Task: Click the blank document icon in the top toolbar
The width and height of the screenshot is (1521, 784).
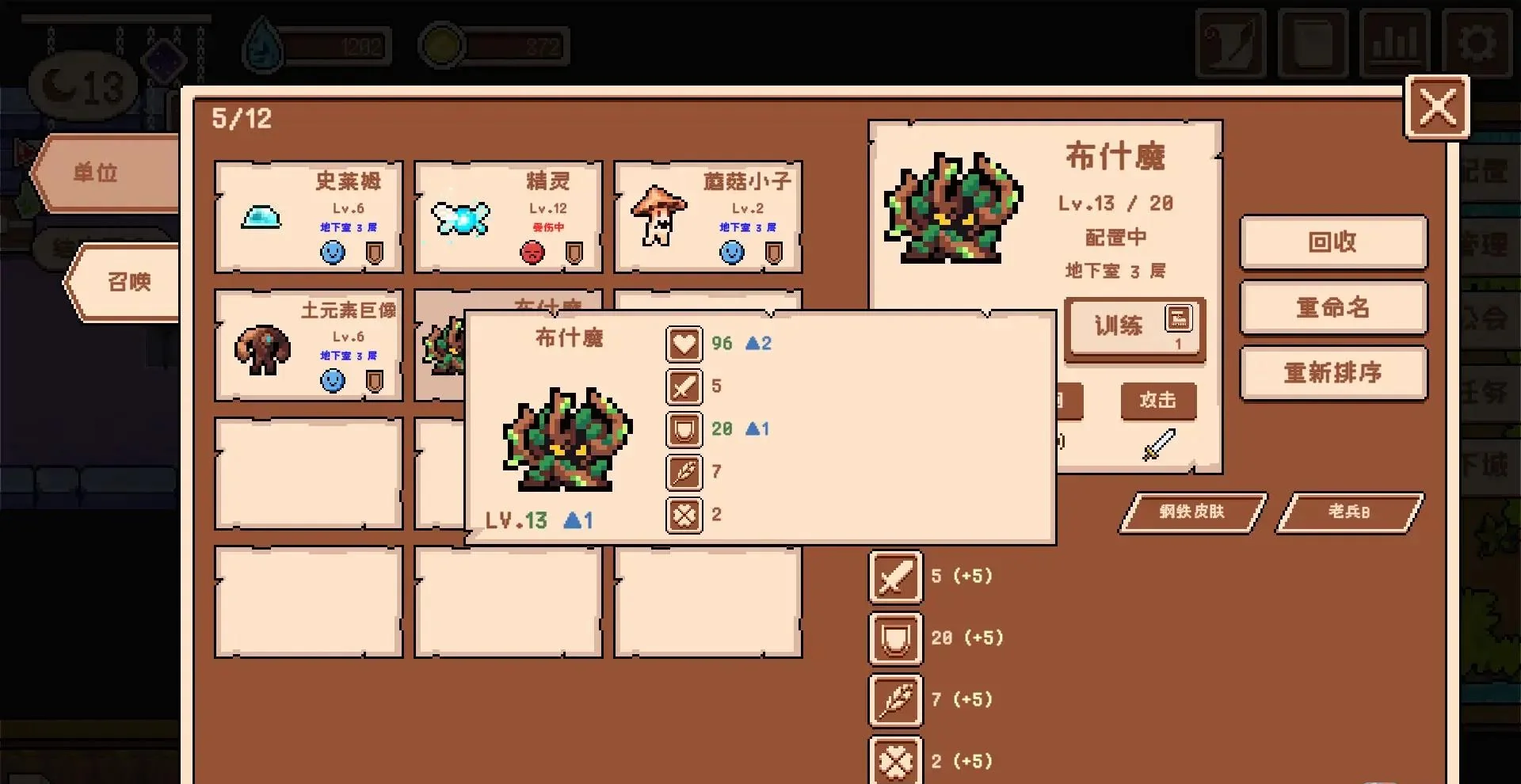Action: (1313, 44)
